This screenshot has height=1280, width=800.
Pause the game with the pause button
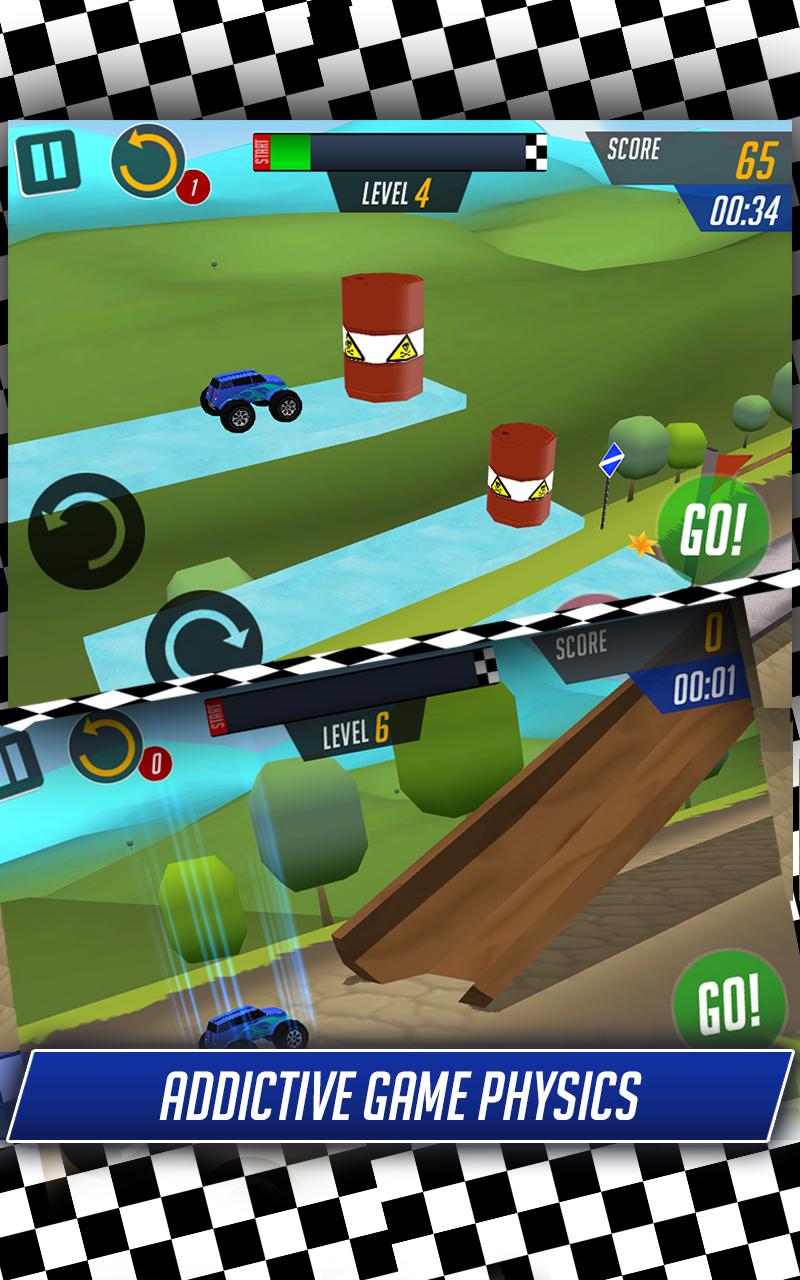tap(47, 160)
